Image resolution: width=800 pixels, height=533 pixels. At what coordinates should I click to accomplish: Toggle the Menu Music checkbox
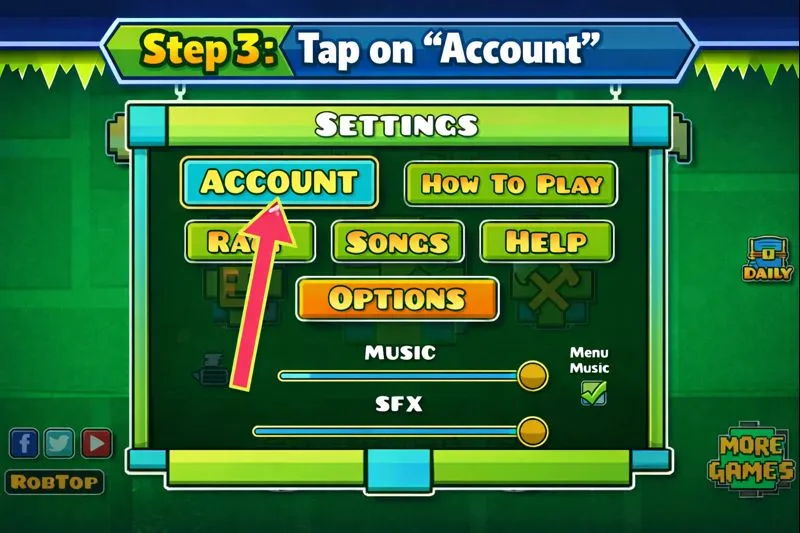tap(594, 393)
